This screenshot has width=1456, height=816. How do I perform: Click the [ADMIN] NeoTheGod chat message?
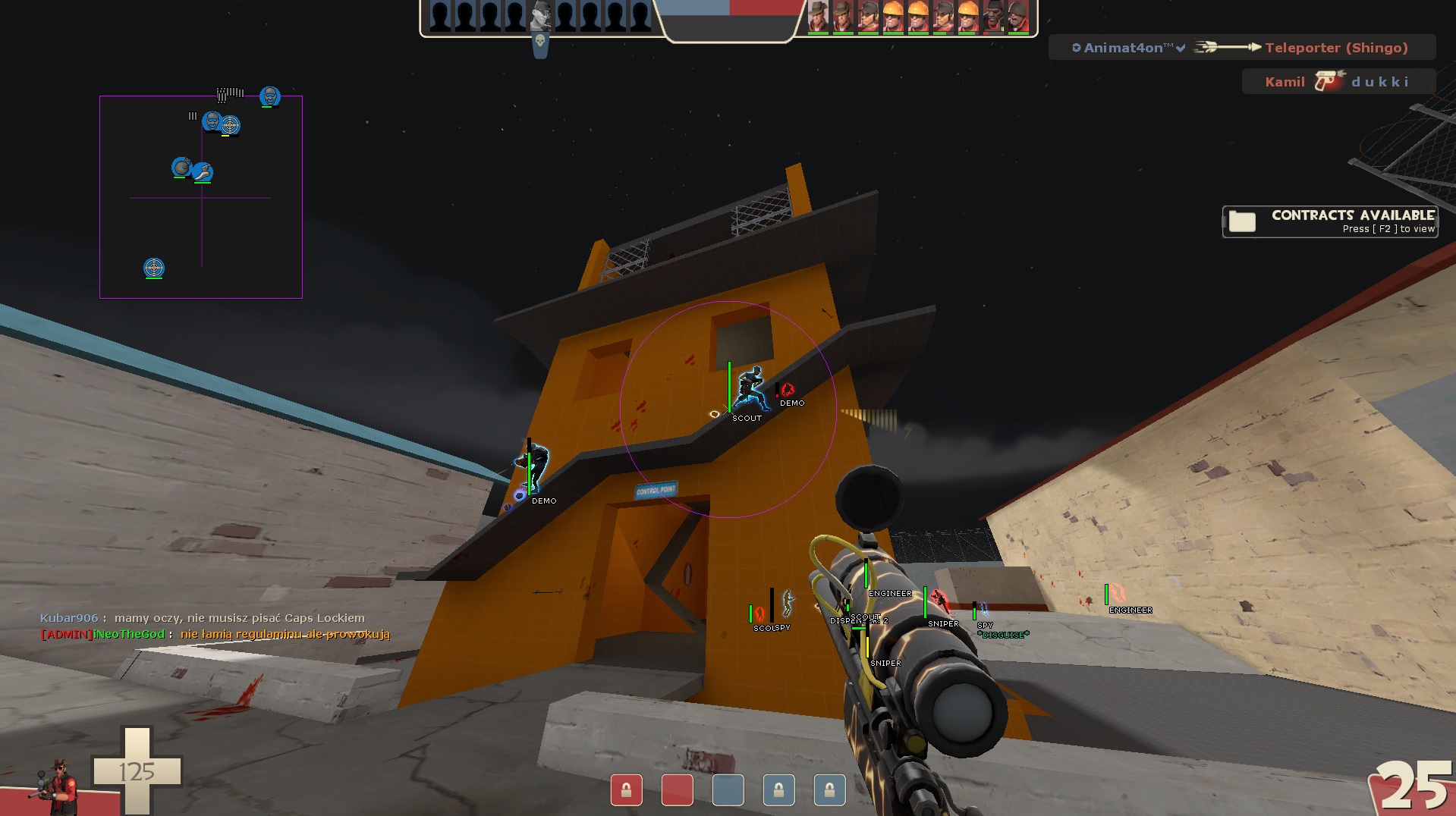pos(215,634)
